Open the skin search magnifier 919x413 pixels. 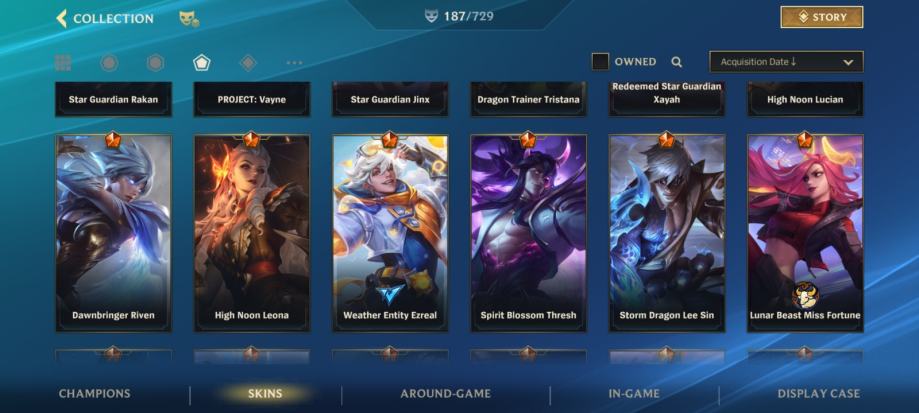point(677,62)
